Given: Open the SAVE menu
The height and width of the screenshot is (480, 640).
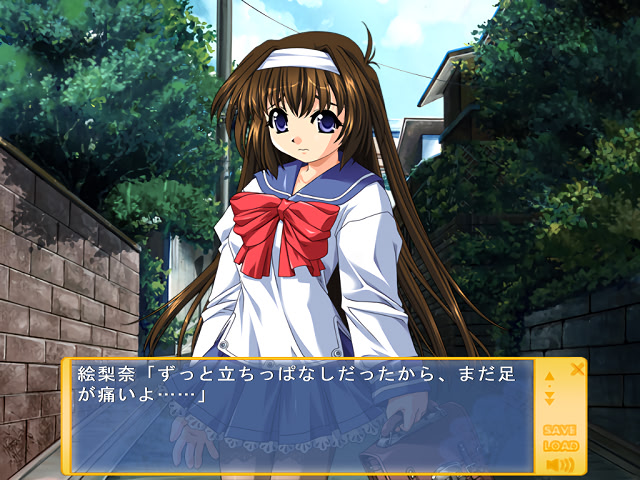Looking at the screenshot, I should (560, 430).
